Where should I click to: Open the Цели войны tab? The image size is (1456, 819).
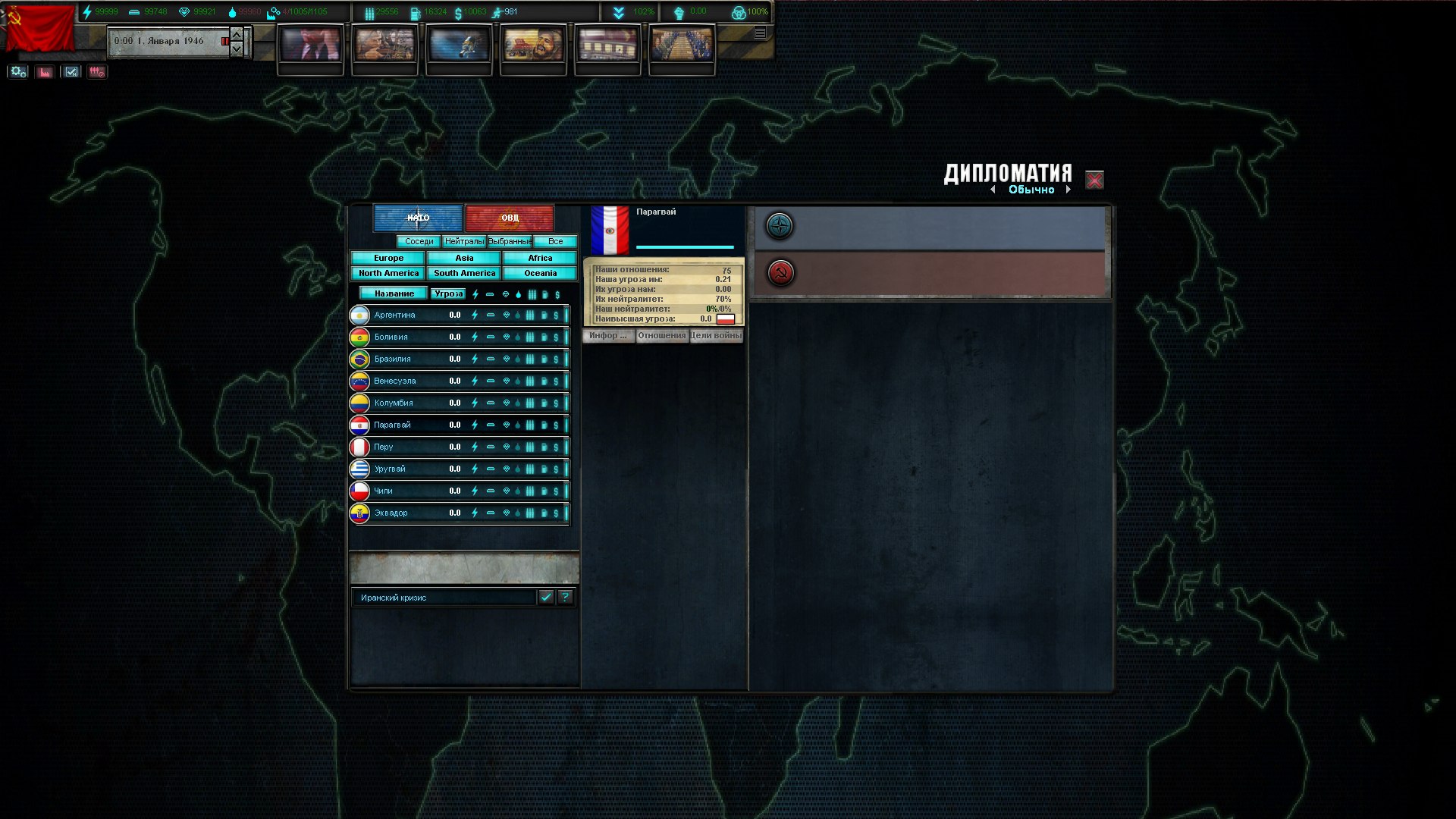[716, 335]
